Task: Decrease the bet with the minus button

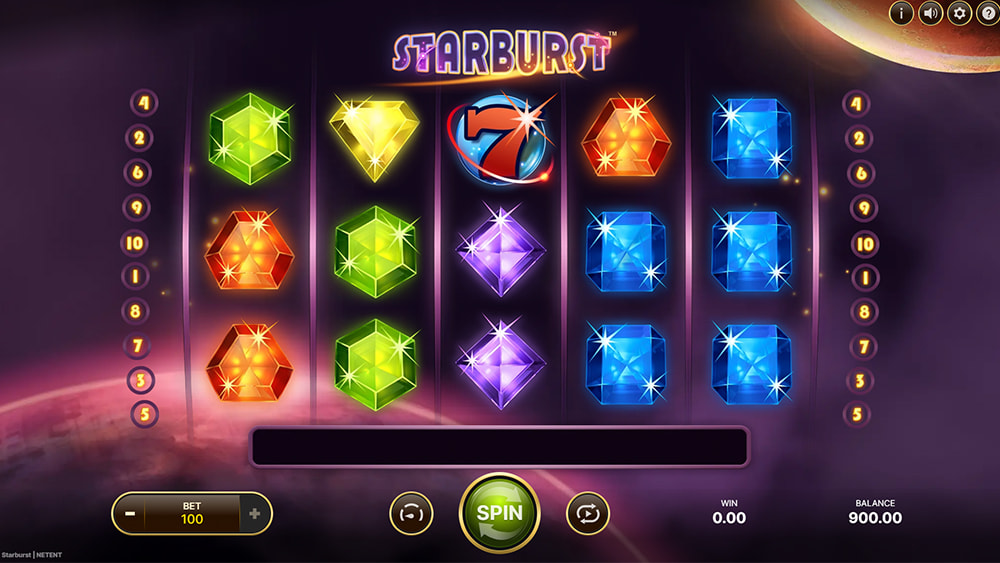Action: pyautogui.click(x=129, y=514)
